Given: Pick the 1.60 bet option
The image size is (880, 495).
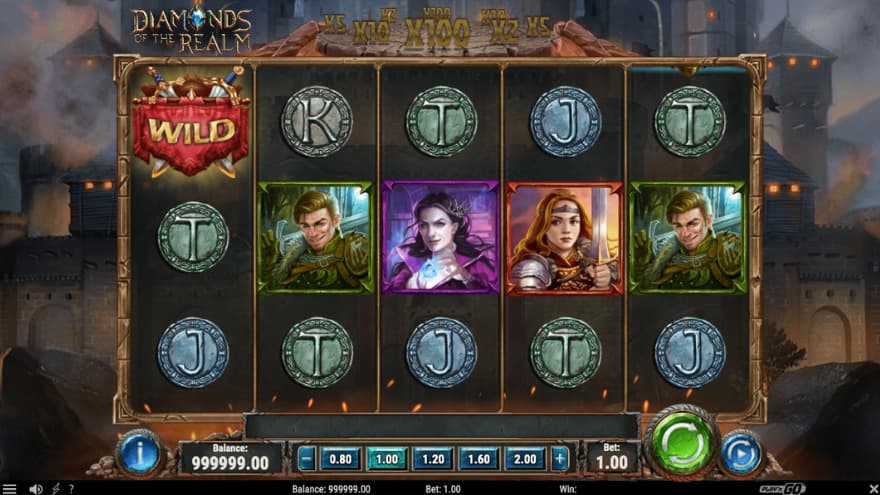Looking at the screenshot, I should 479,458.
